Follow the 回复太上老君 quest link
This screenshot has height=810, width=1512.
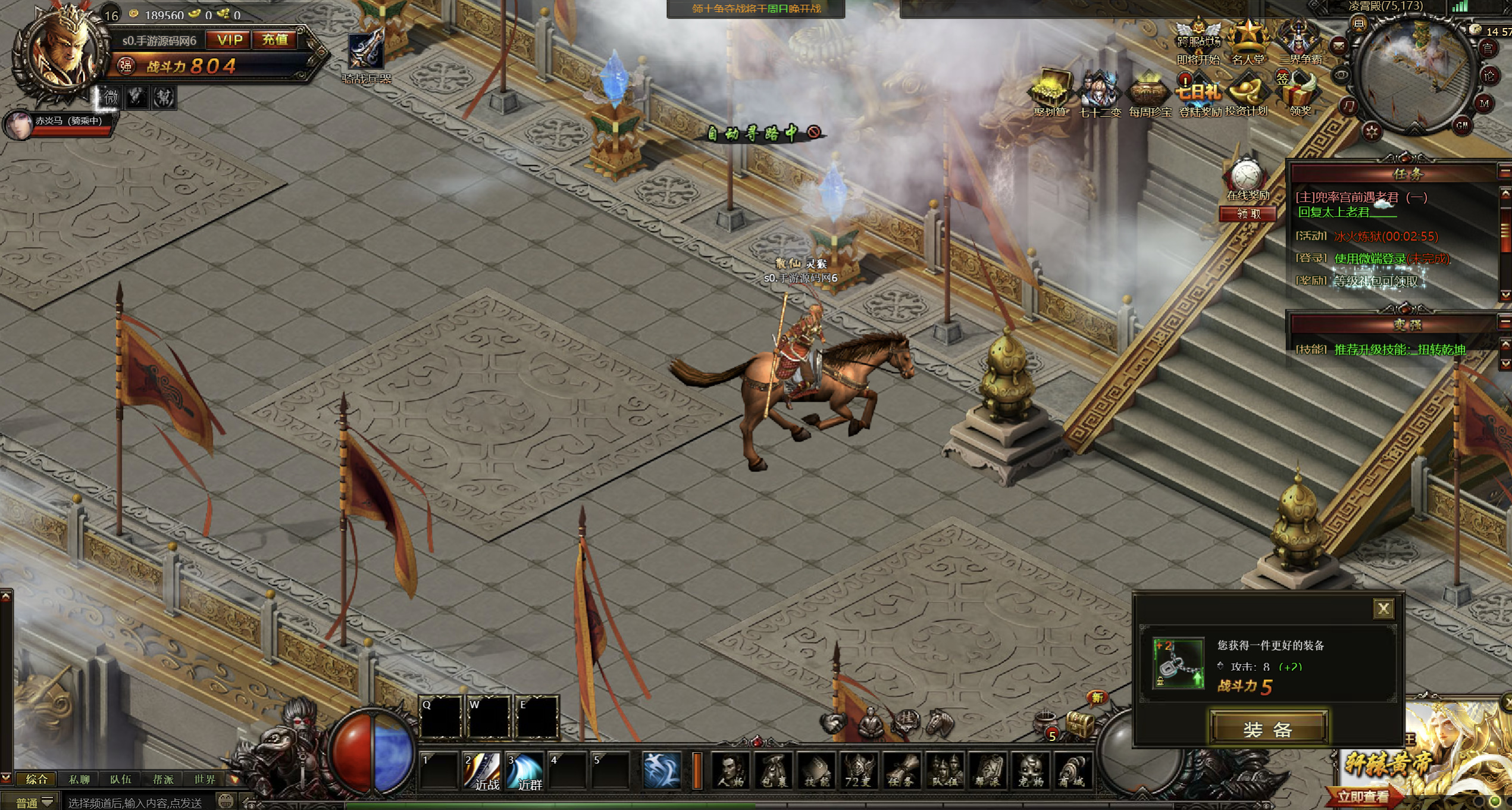tap(1333, 212)
